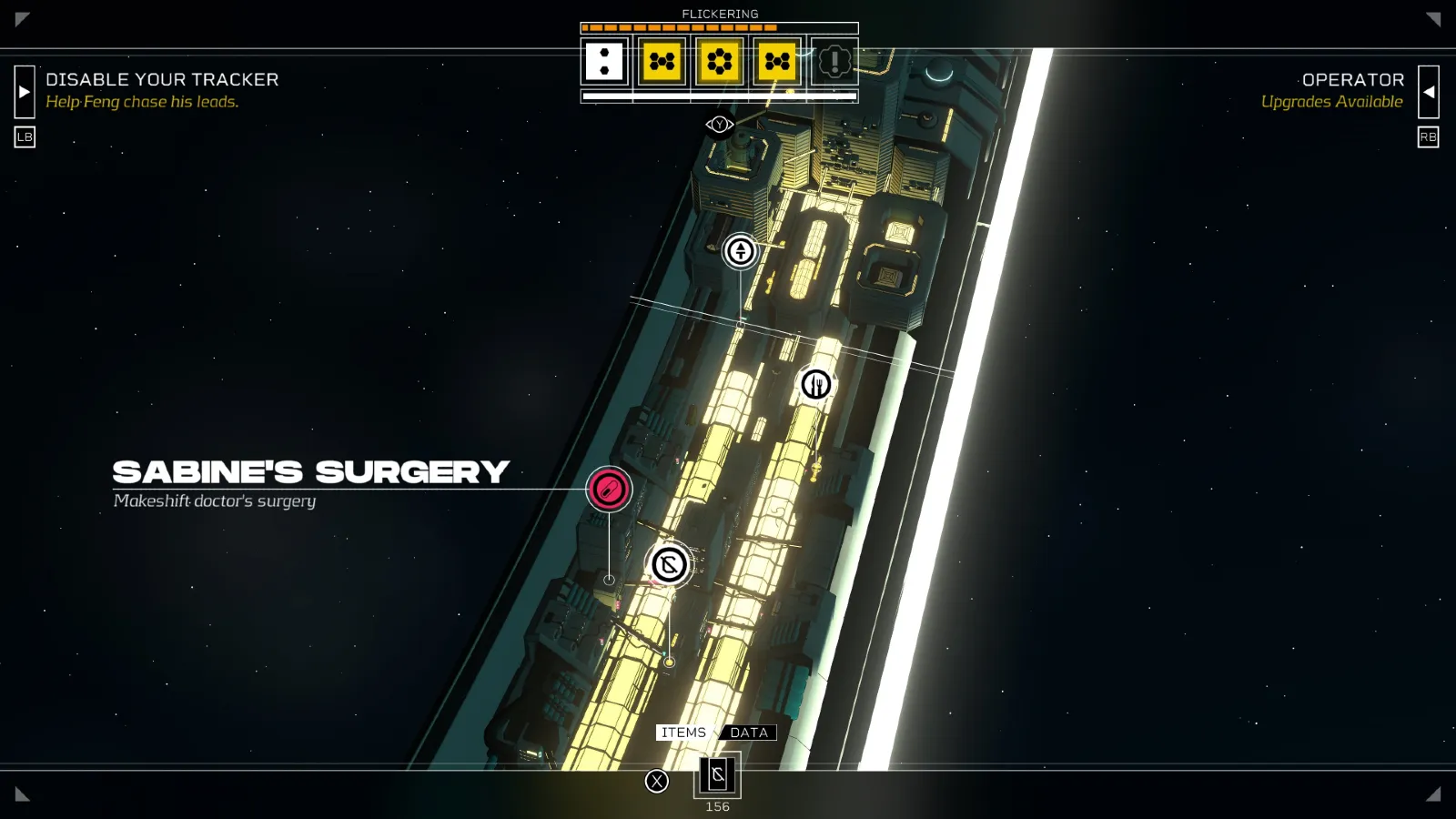Expand the Disable Your Tracker panel arrow
The height and width of the screenshot is (819, 1456).
[x=25, y=92]
